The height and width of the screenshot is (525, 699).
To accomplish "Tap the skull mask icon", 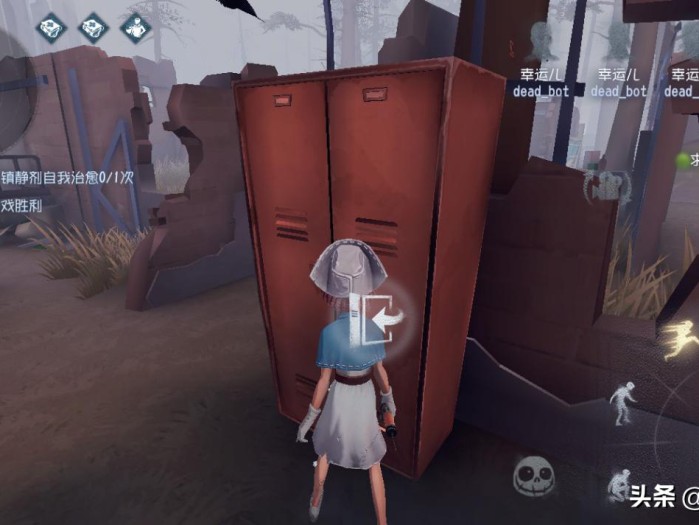I will 535,477.
